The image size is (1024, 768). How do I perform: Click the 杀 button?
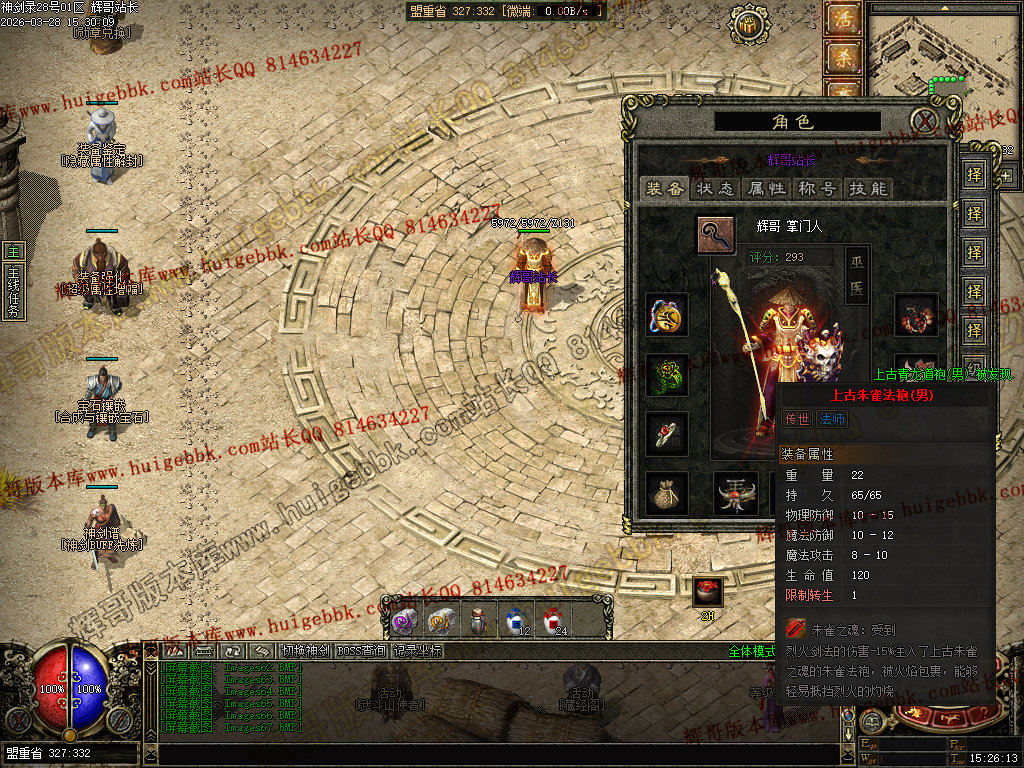coord(843,58)
